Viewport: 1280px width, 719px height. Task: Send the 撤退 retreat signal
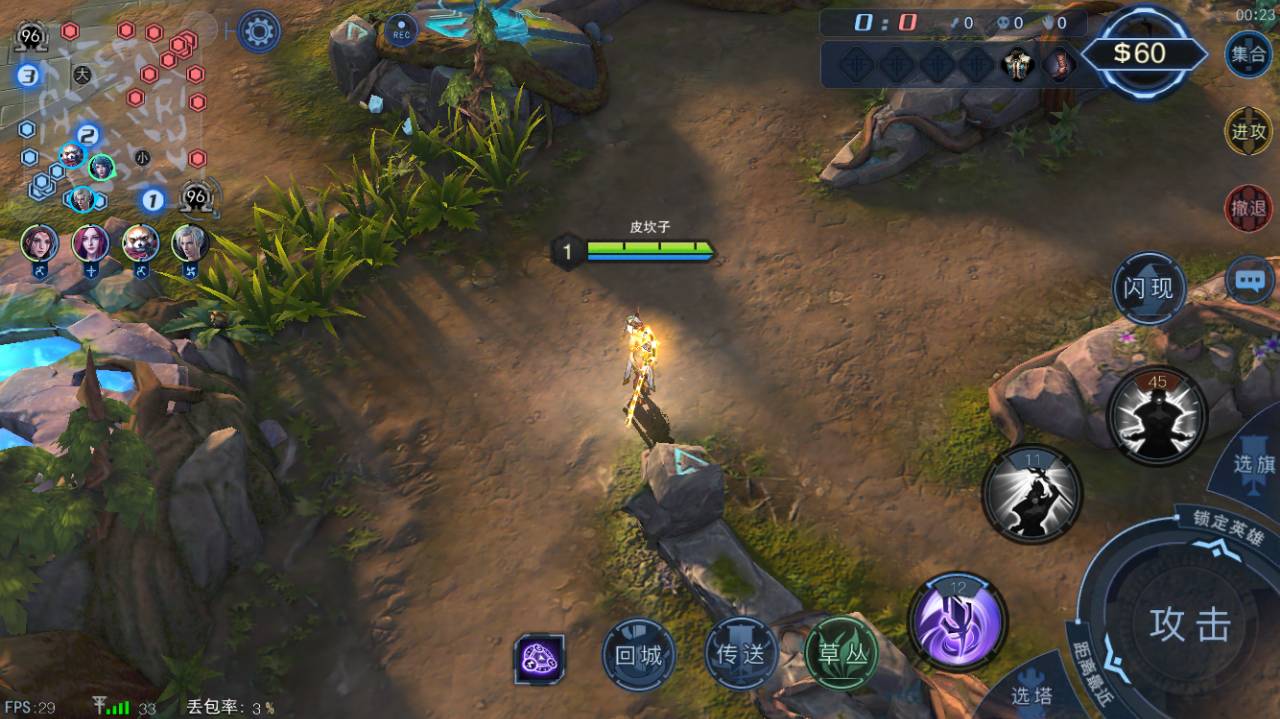click(x=1248, y=208)
